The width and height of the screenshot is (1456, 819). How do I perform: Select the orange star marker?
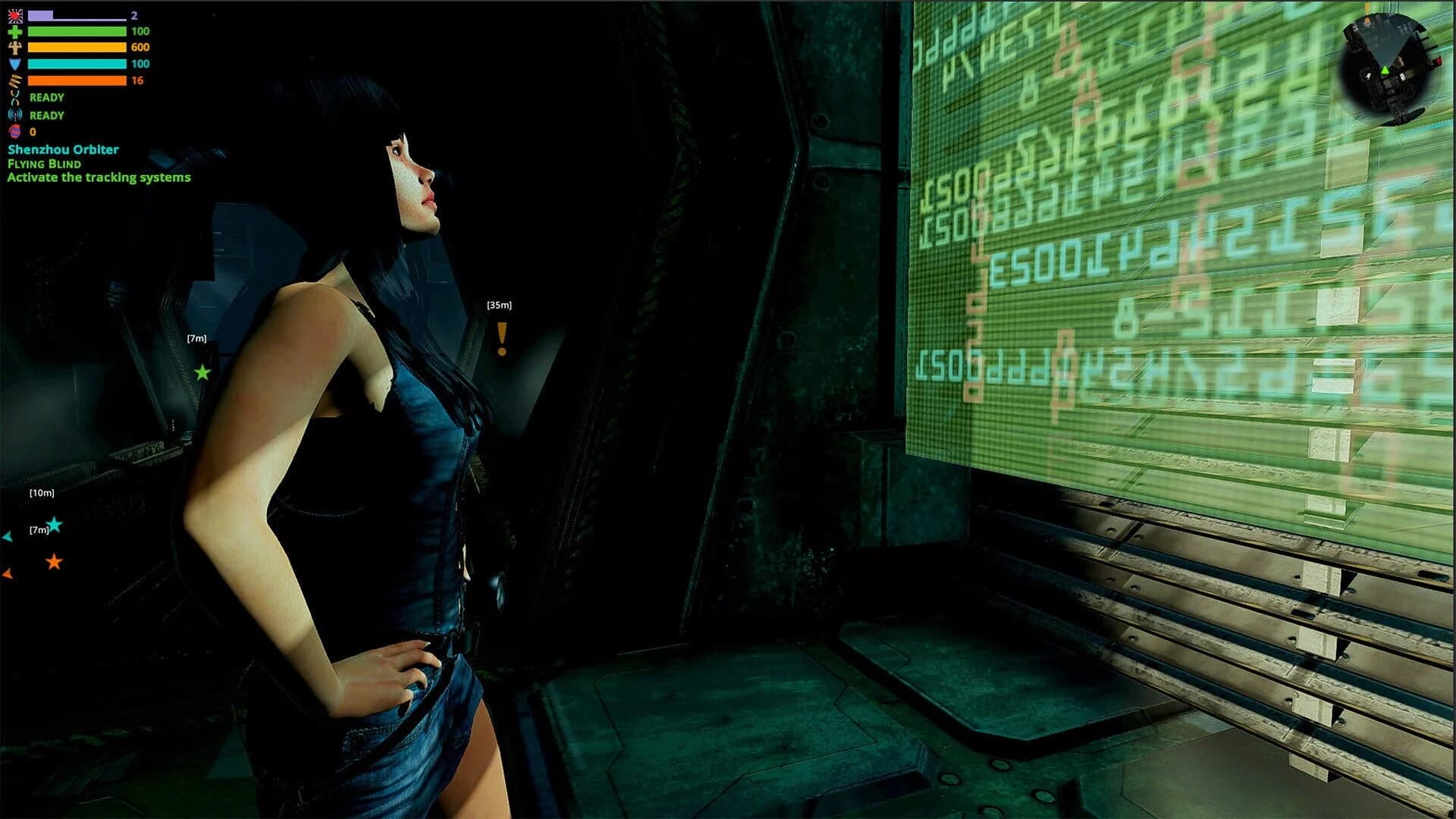(x=54, y=562)
